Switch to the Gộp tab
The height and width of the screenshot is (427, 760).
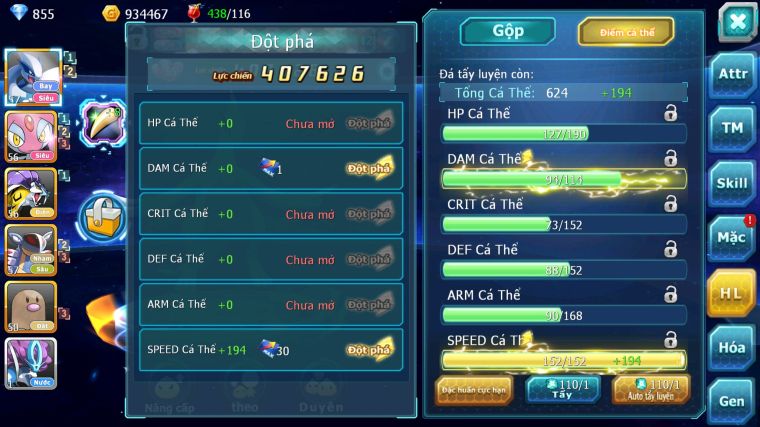click(507, 31)
